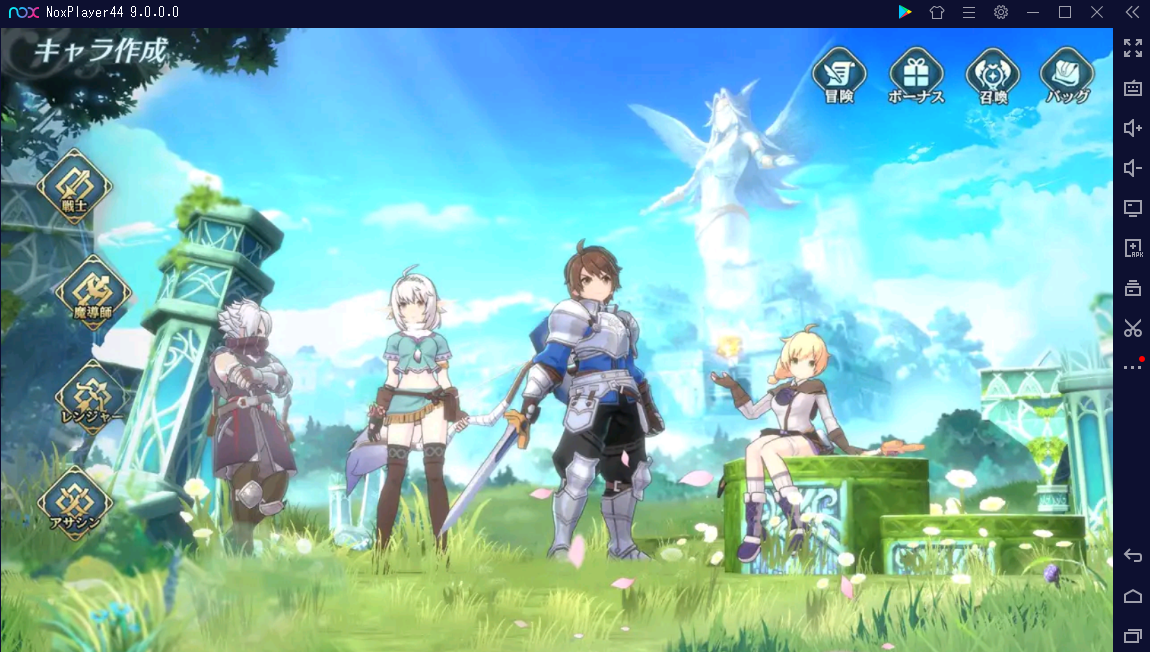The width and height of the screenshot is (1150, 652).
Task: Open the バッグ bag inventory
Action: pyautogui.click(x=1067, y=75)
